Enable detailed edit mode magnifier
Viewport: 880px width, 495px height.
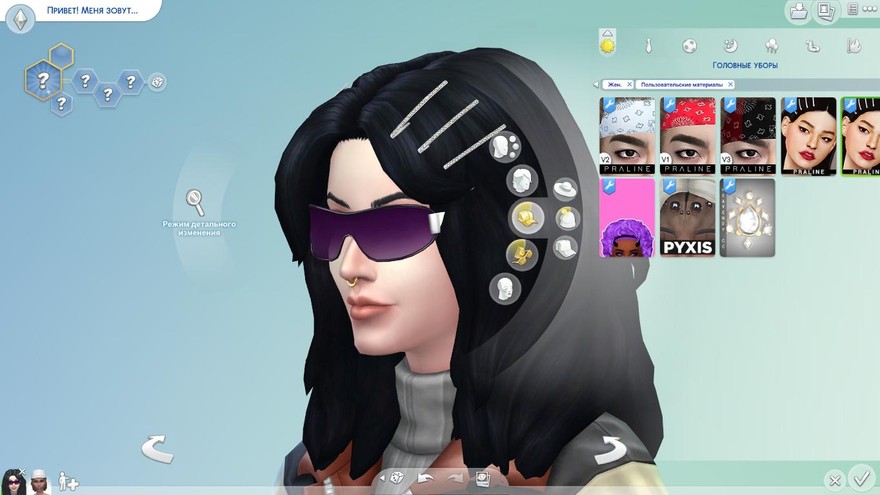coord(197,202)
